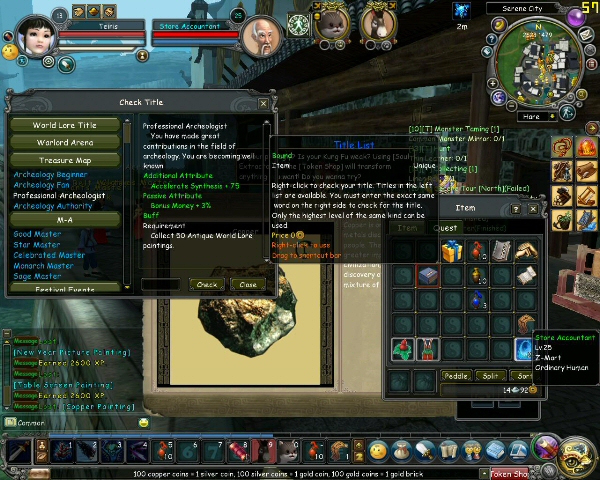Click the Check button in title window
600x480 pixels.
coord(207,284)
